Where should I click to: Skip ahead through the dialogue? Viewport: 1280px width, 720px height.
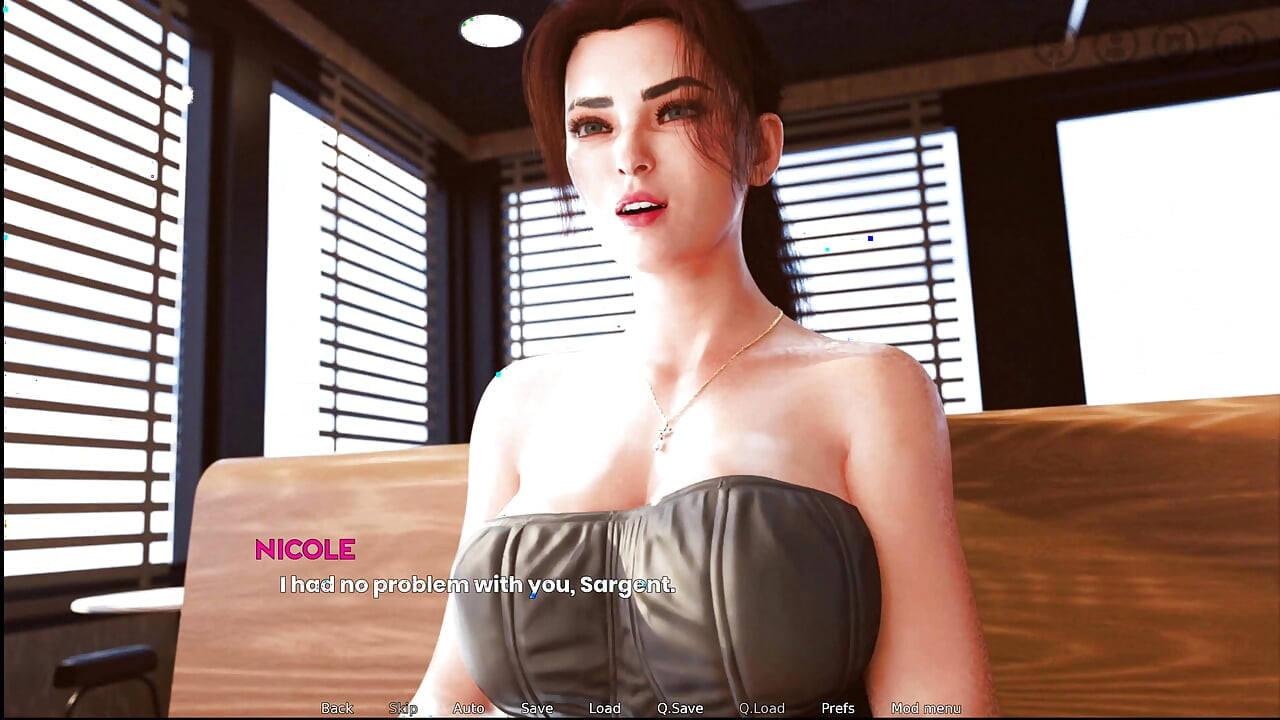click(403, 708)
